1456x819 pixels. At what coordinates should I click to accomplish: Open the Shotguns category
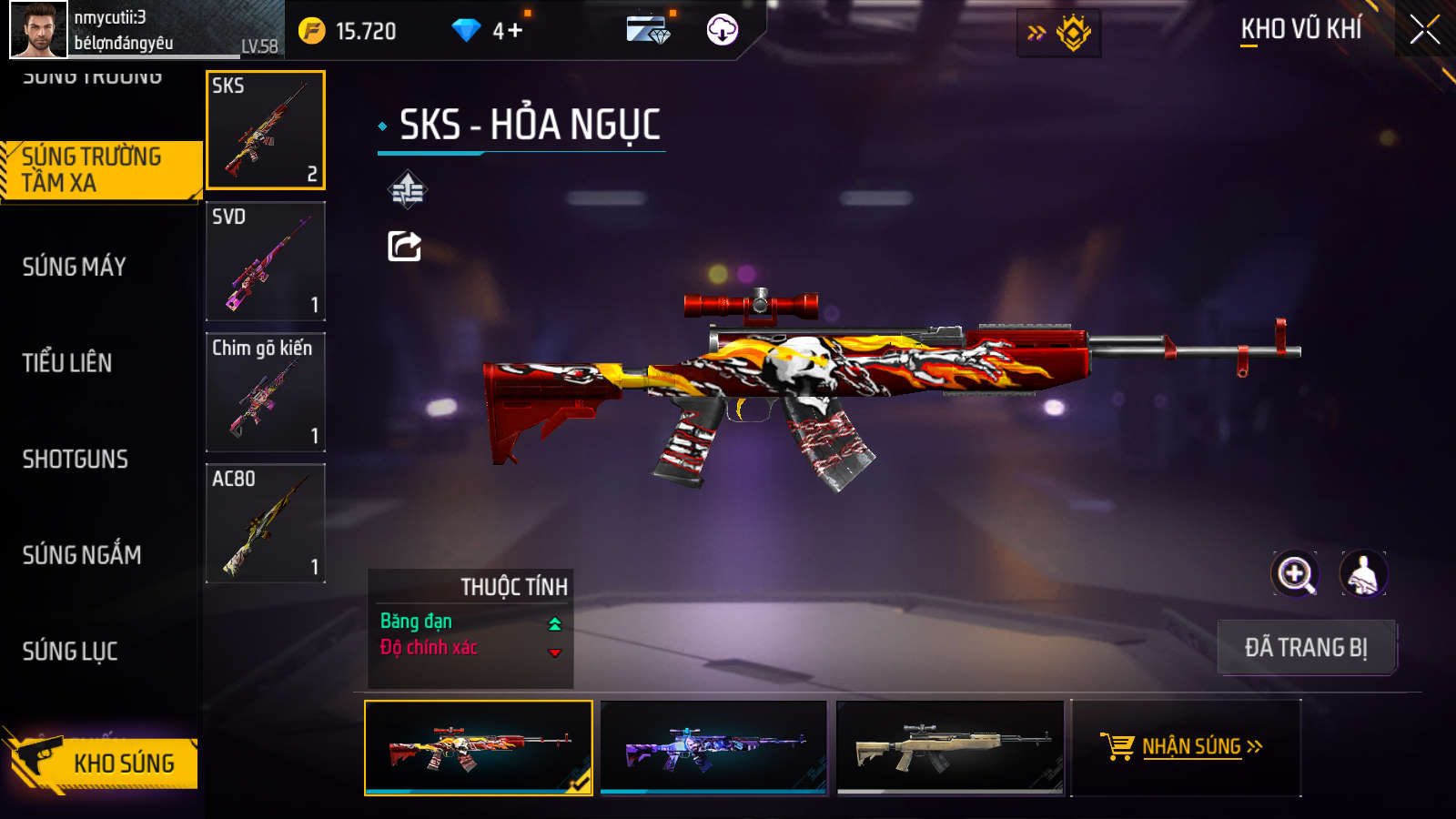tap(76, 460)
